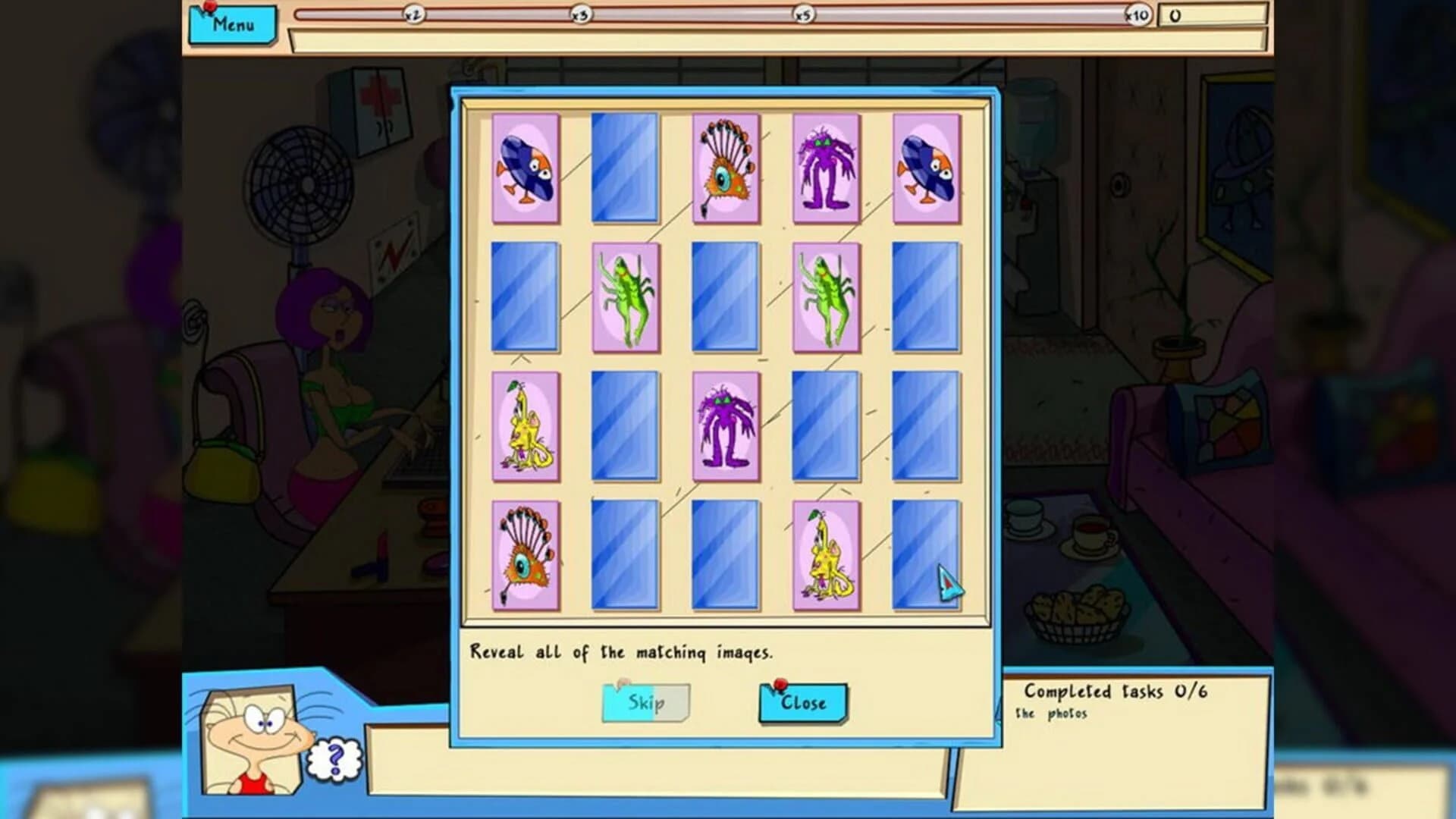Click the blue fish monster card top-right
This screenshot has width=1456, height=819.
(x=927, y=168)
